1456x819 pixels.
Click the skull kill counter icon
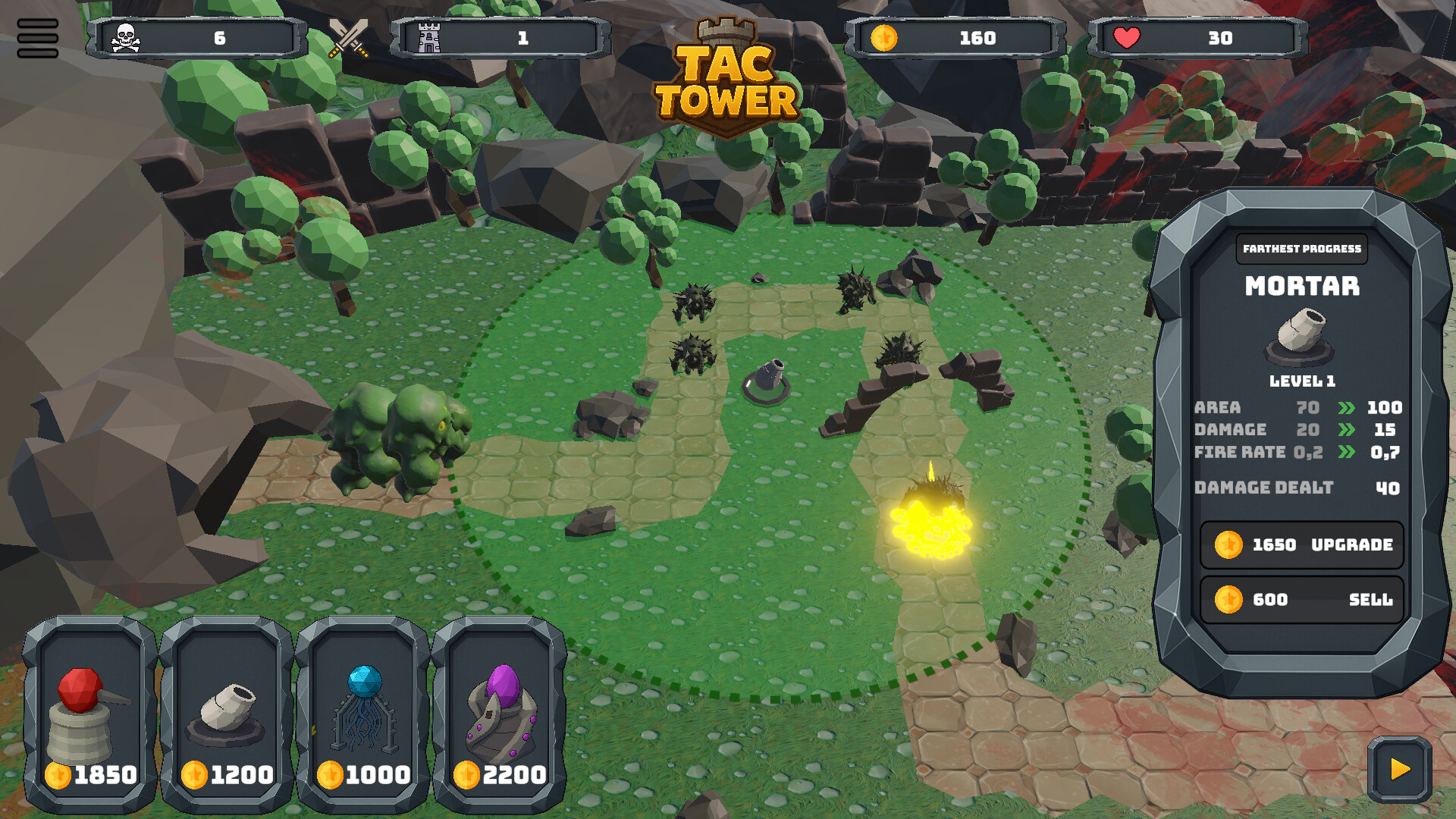(x=127, y=36)
